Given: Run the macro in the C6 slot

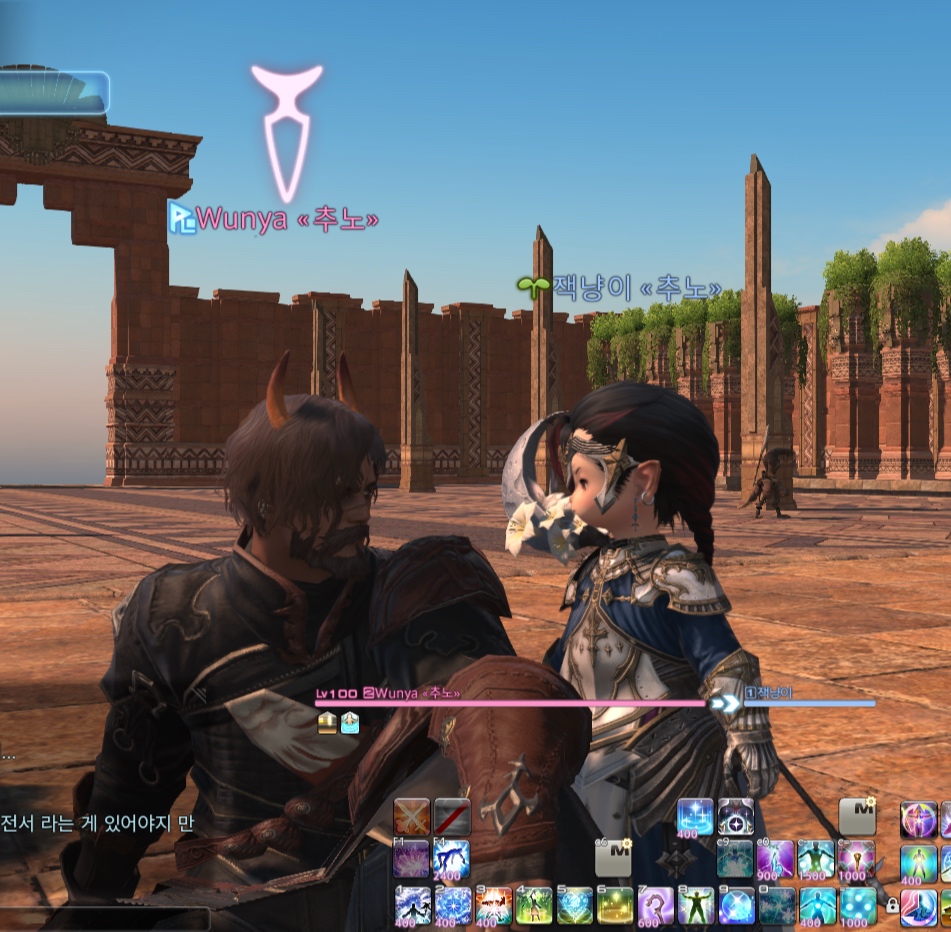Looking at the screenshot, I should 613,857.
